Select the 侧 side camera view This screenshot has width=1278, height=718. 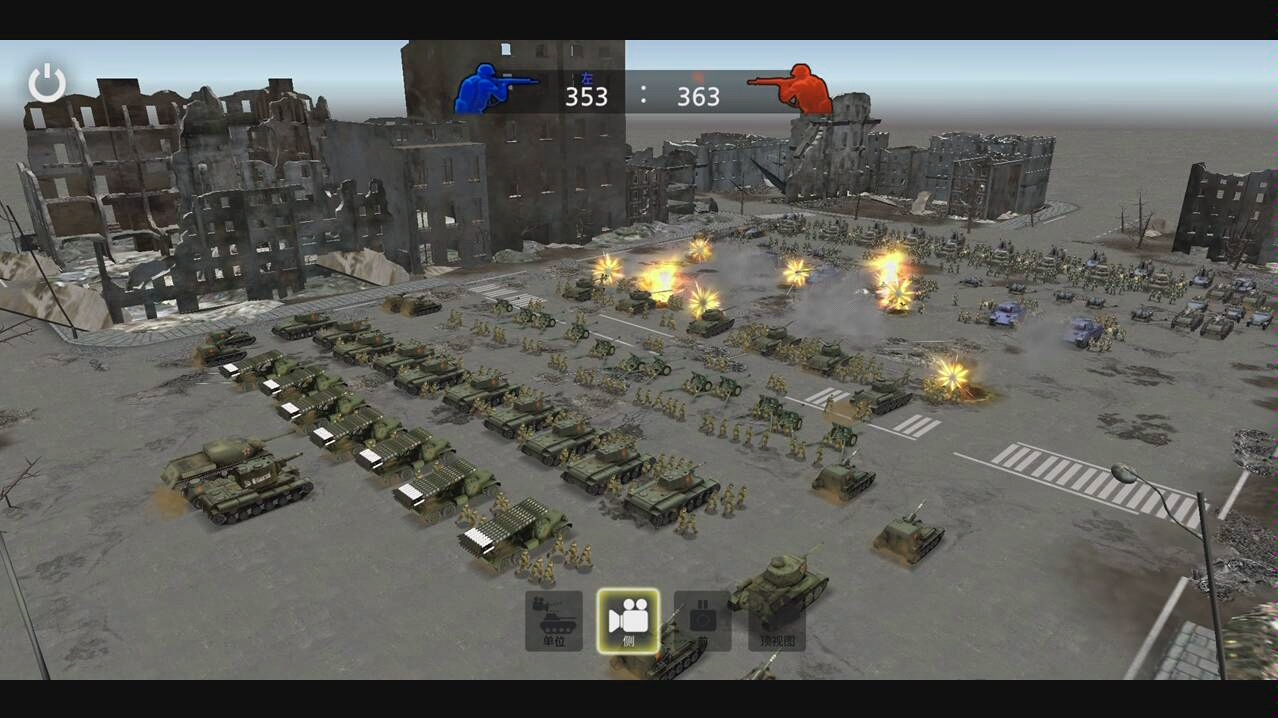click(x=628, y=620)
